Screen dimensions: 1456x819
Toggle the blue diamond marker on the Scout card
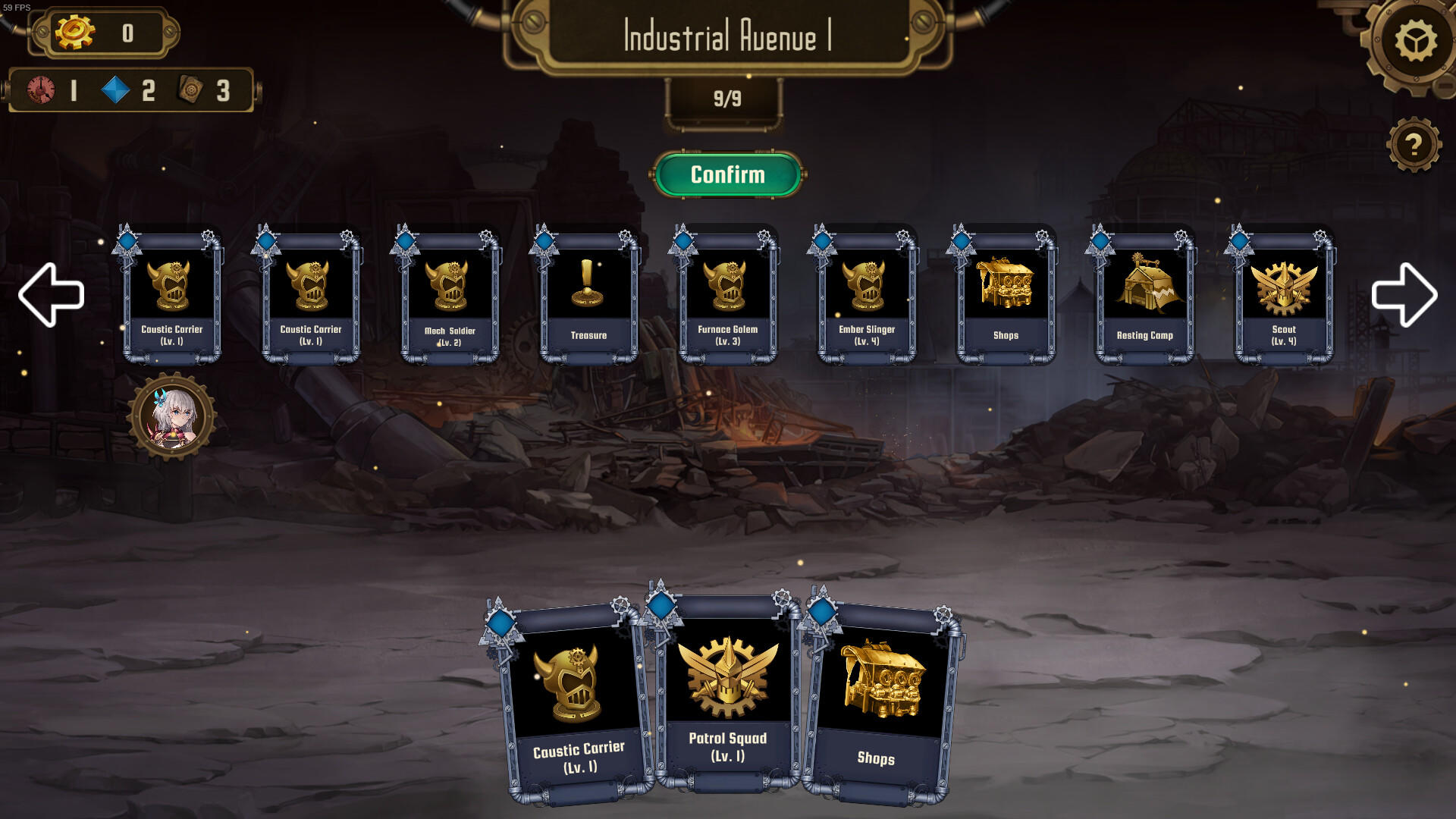click(1239, 241)
